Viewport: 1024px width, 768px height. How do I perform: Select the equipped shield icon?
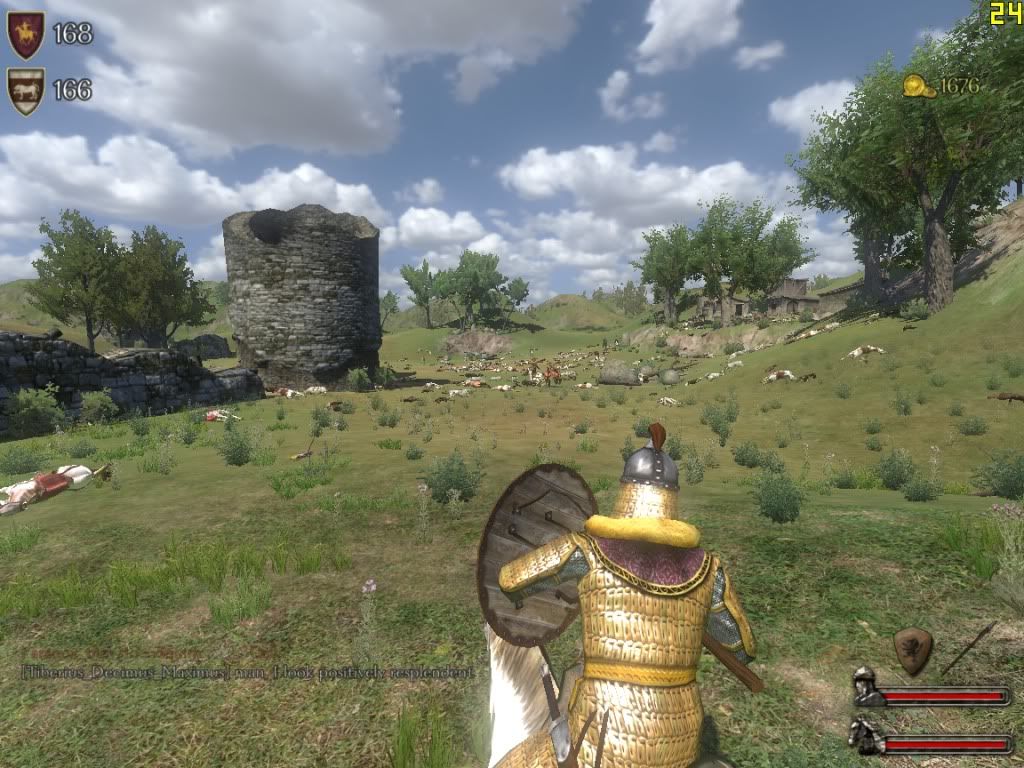(x=912, y=650)
